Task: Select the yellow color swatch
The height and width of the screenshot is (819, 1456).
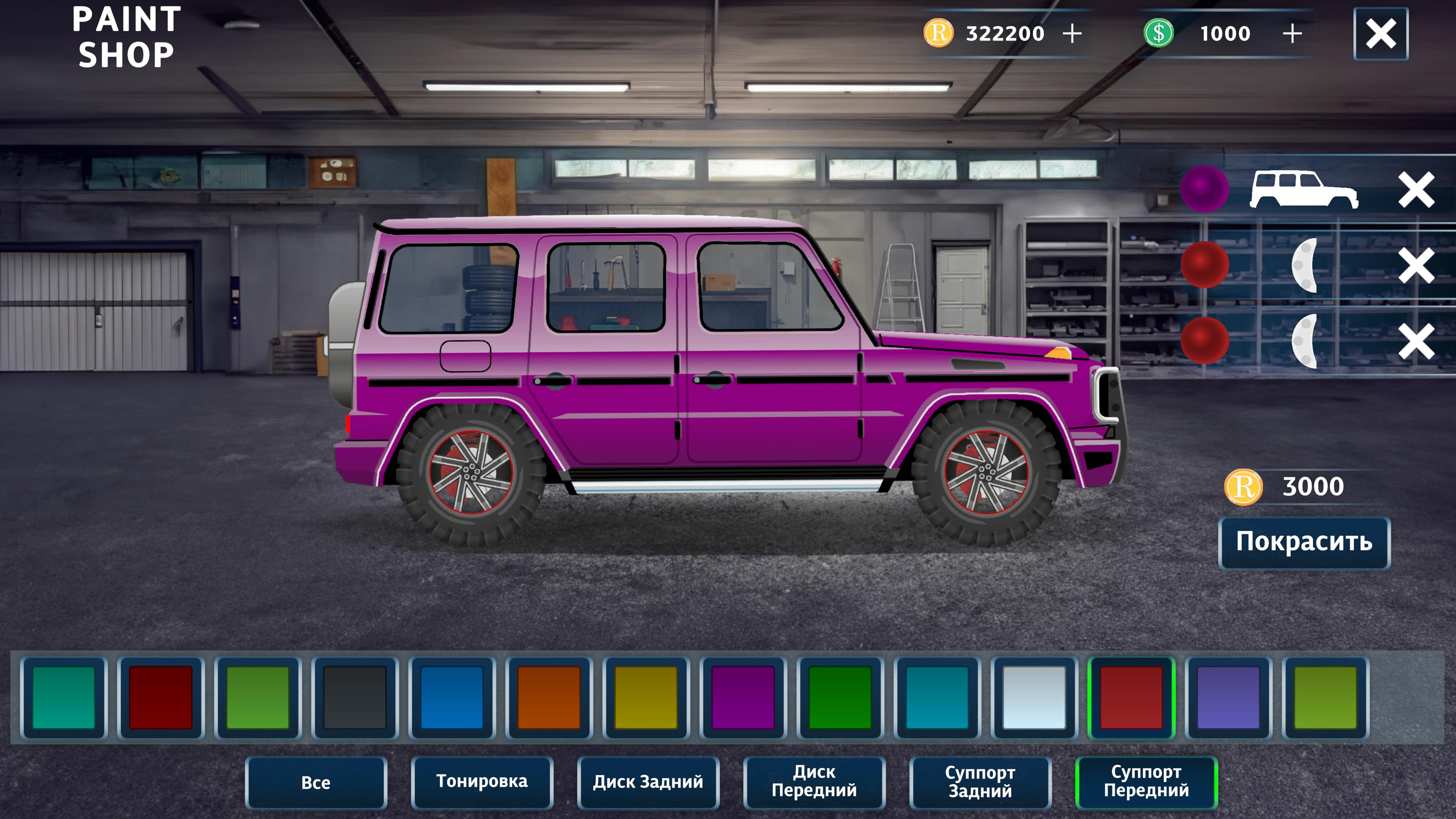Action: tap(646, 698)
